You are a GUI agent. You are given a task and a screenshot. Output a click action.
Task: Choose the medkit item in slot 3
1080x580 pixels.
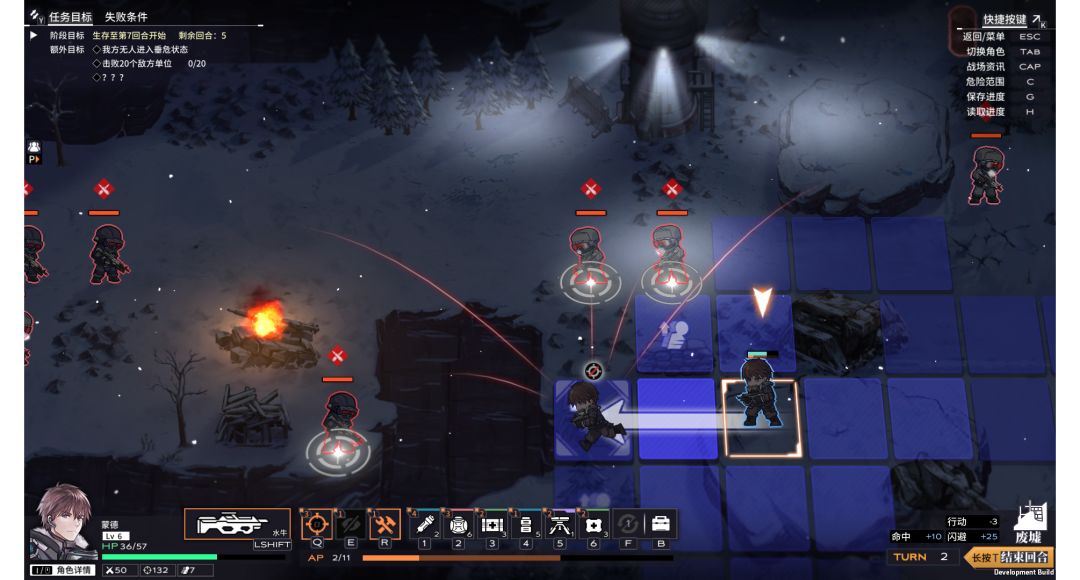(492, 524)
